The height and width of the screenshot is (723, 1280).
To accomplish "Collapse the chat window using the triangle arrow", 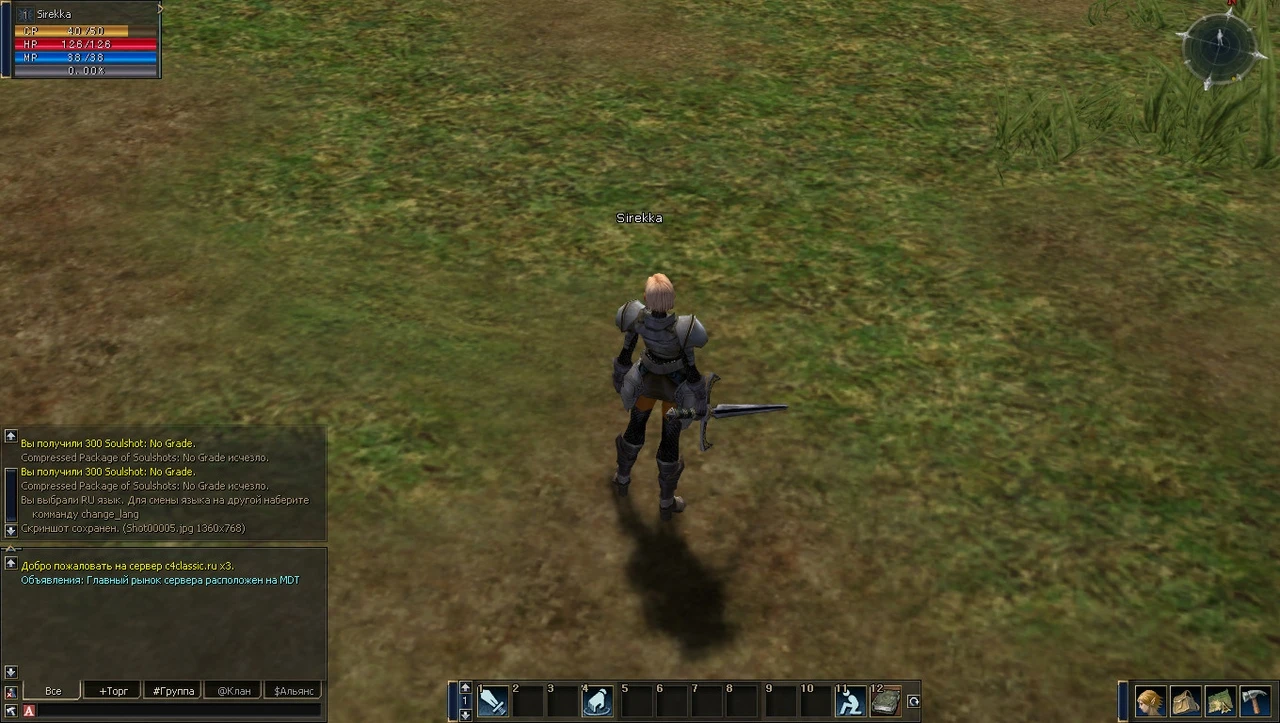I will (x=10, y=548).
